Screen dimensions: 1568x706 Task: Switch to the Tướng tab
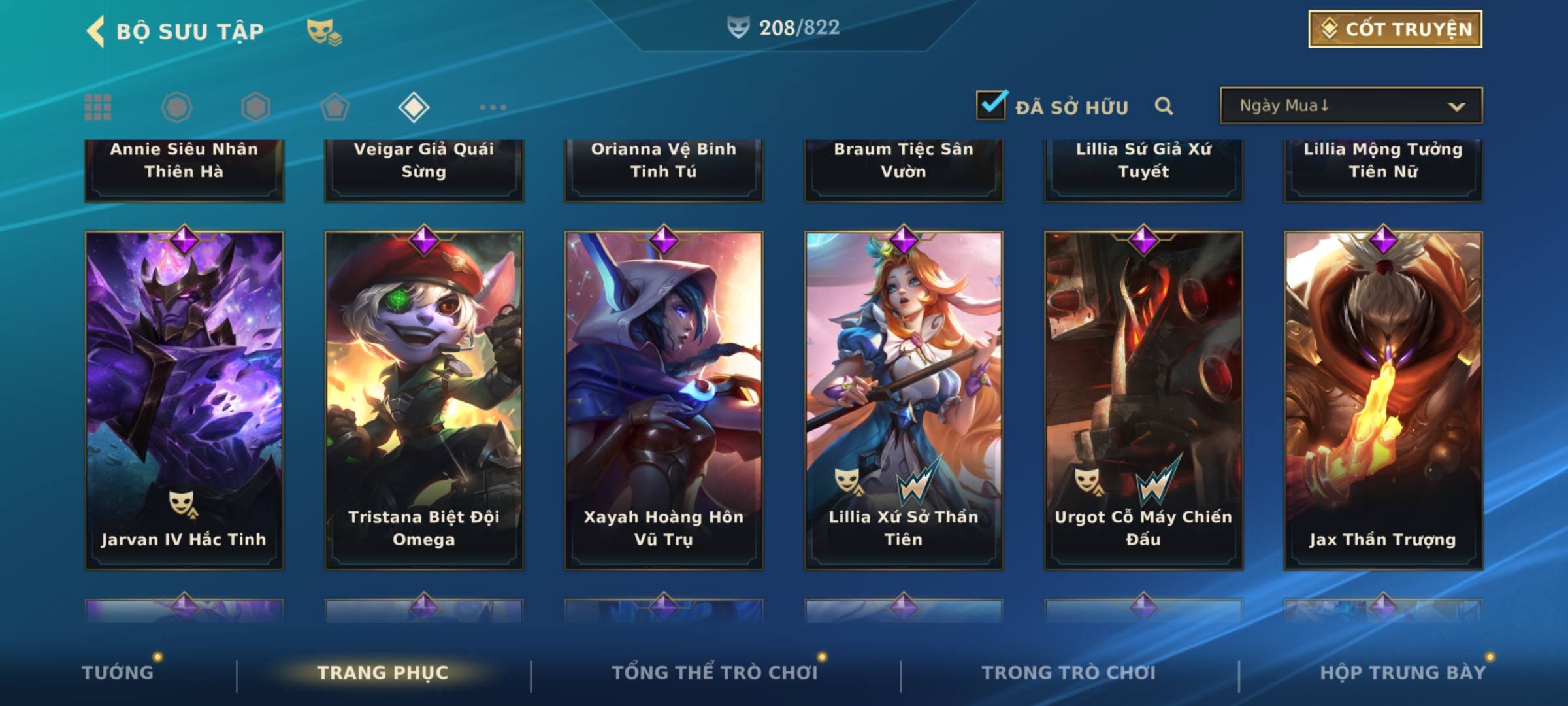pyautogui.click(x=118, y=673)
